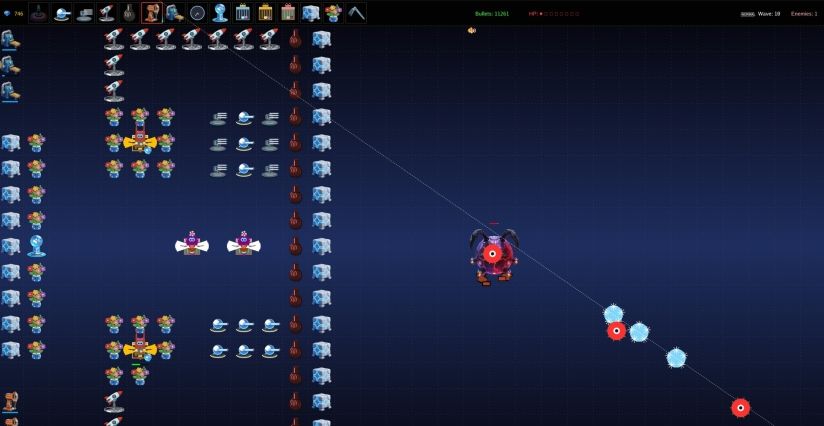824x426 pixels.
Task: Select the gray cannon turret icon
Action: pos(84,13)
